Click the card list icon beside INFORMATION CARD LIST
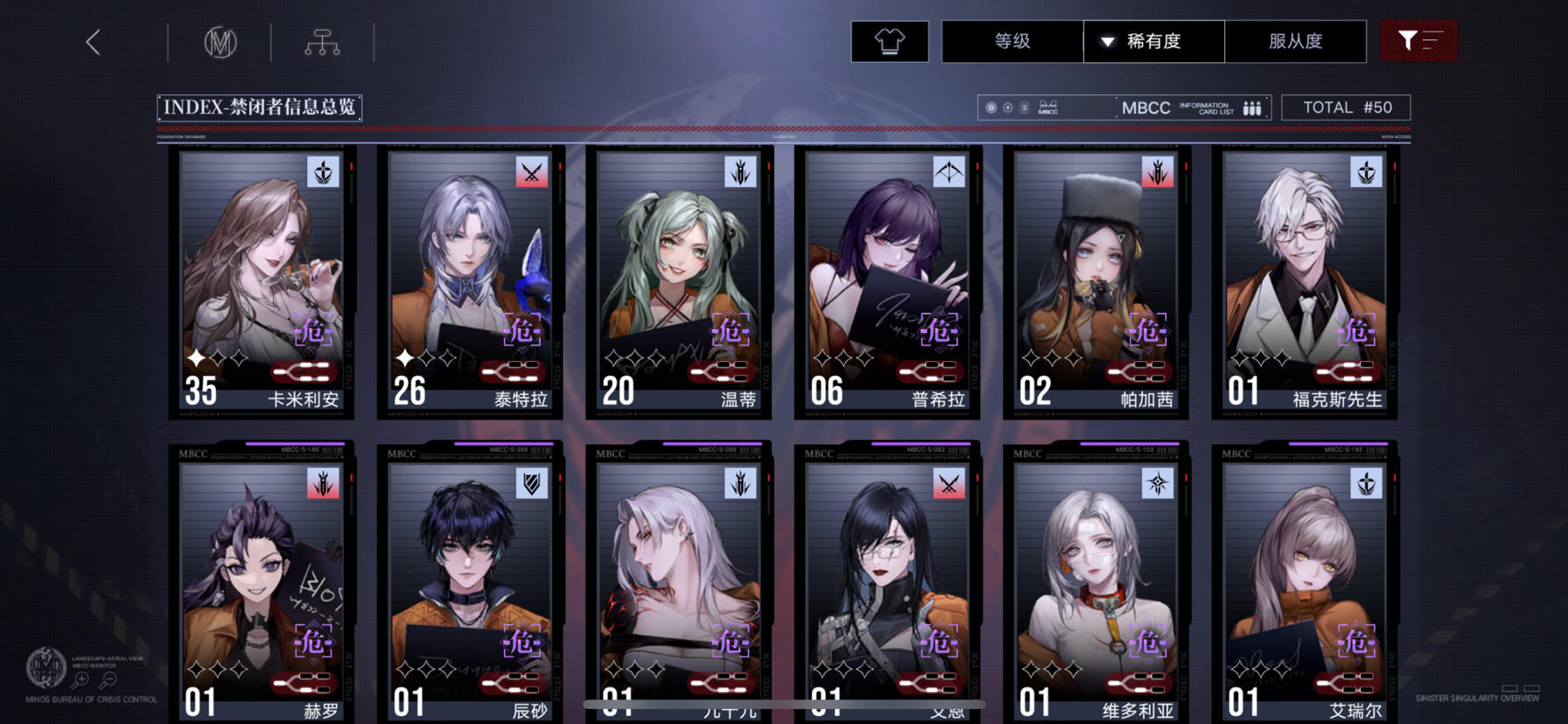 [x=1251, y=107]
